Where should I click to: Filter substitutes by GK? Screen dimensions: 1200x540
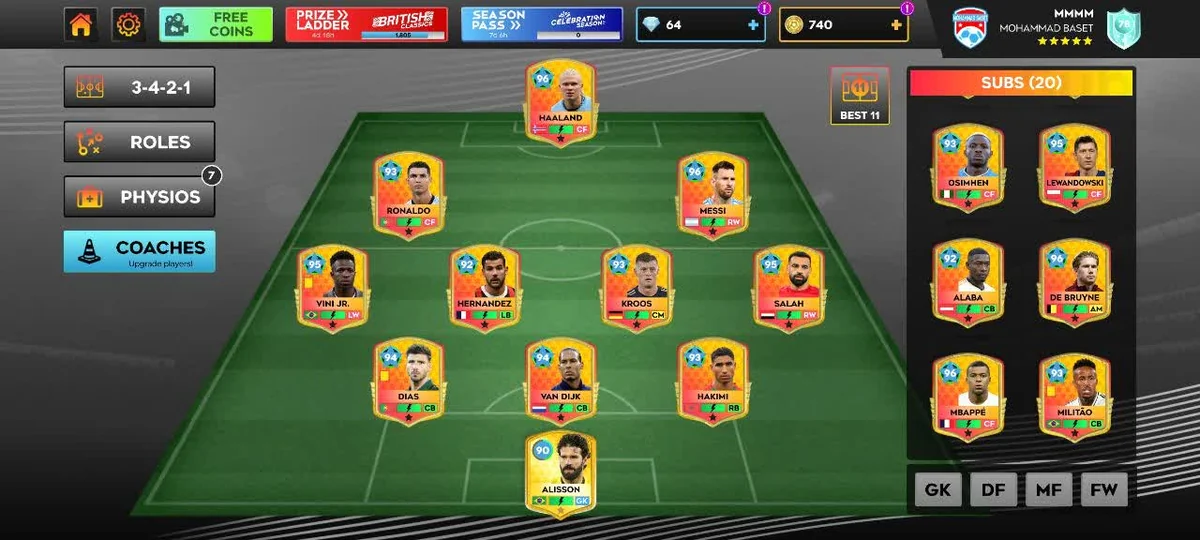point(938,490)
